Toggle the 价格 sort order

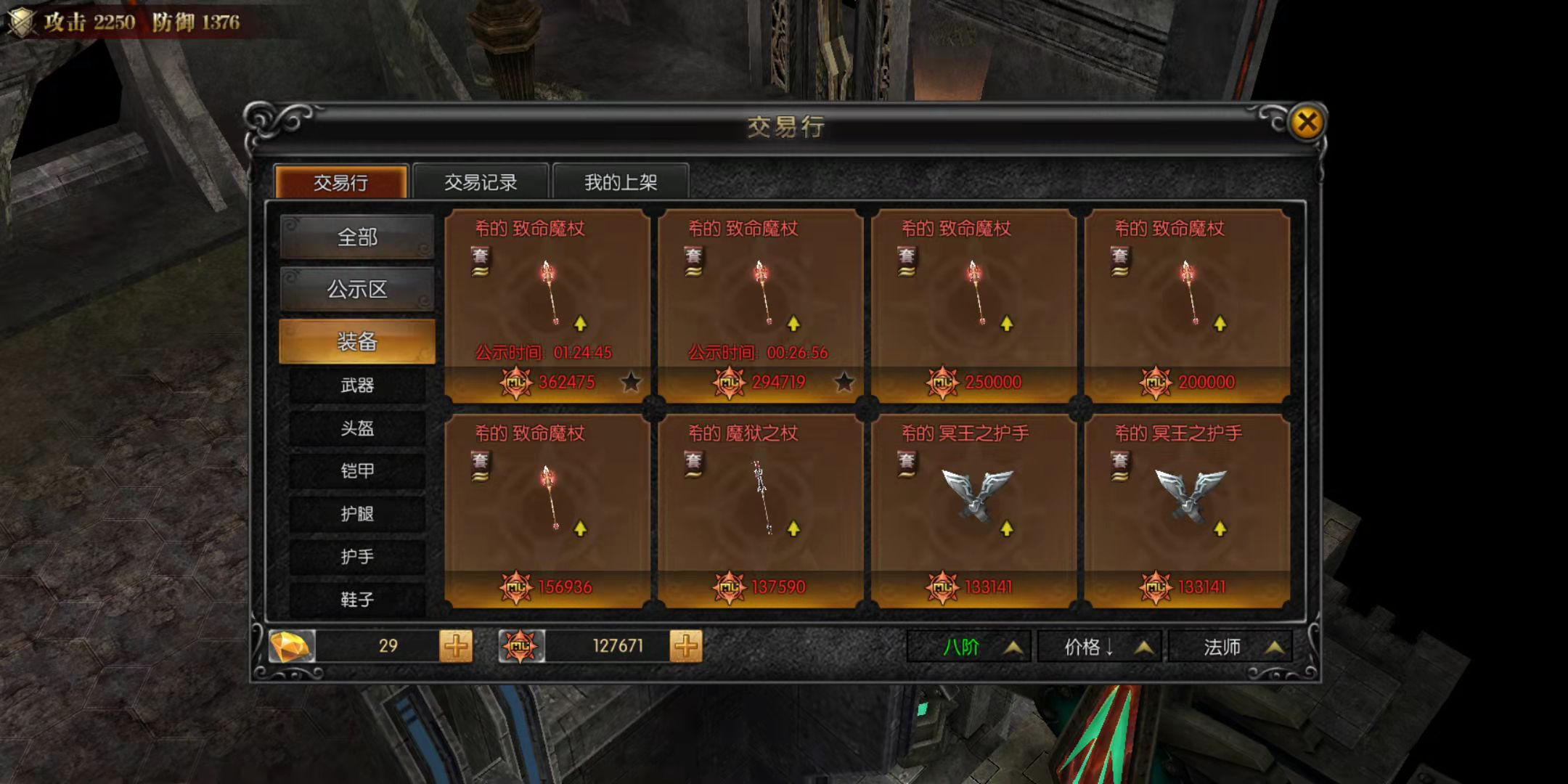click(1099, 647)
